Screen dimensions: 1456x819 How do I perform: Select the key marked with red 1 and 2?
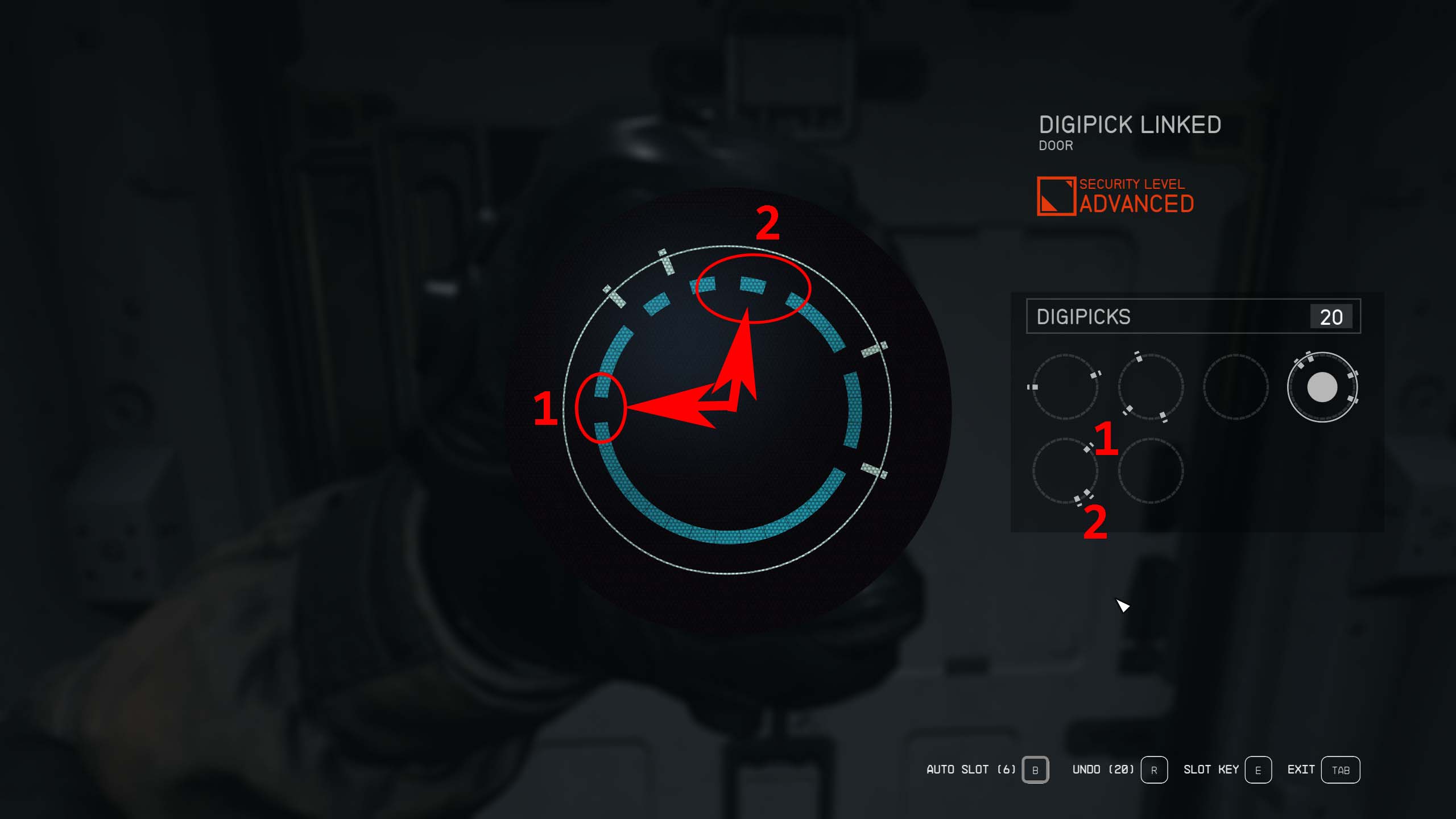click(x=1065, y=471)
